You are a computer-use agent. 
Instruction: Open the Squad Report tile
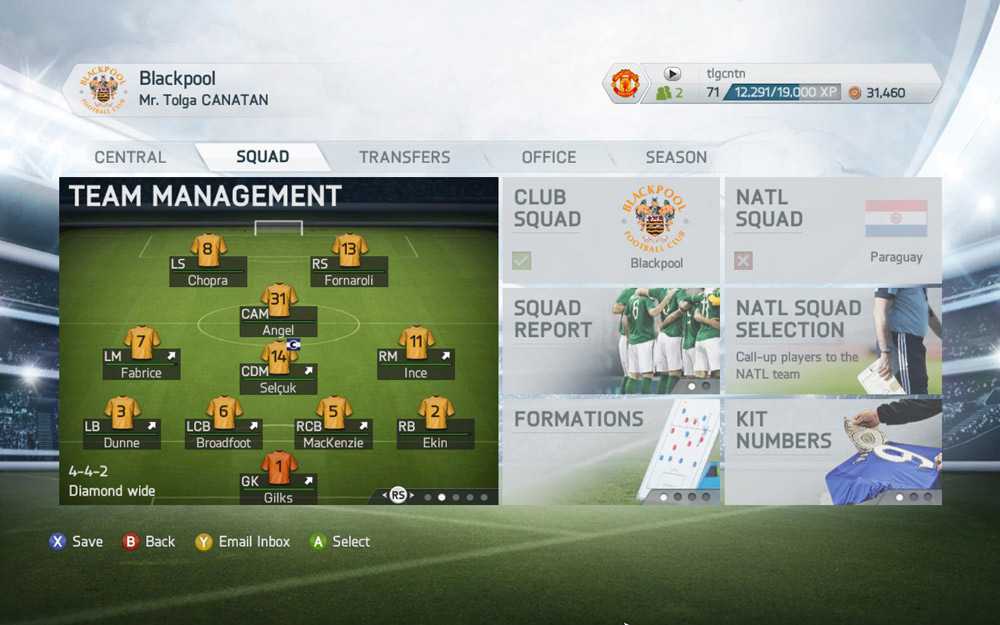610,340
